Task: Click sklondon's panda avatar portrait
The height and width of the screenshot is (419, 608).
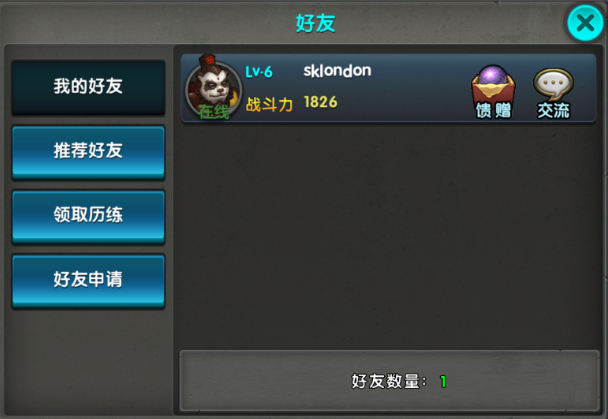Action: point(213,89)
